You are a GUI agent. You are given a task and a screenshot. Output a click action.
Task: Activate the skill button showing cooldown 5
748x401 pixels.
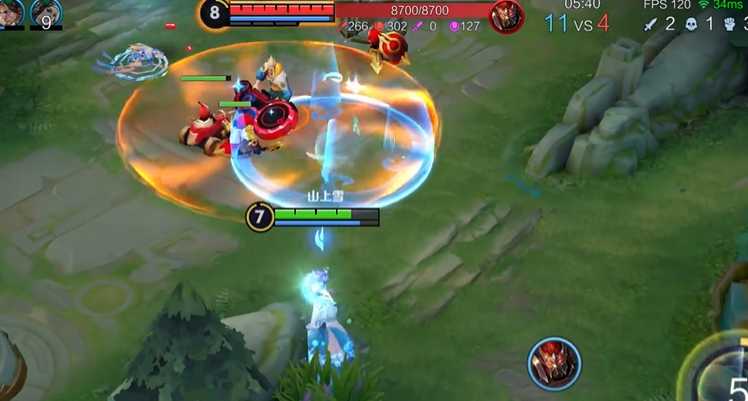(727, 375)
